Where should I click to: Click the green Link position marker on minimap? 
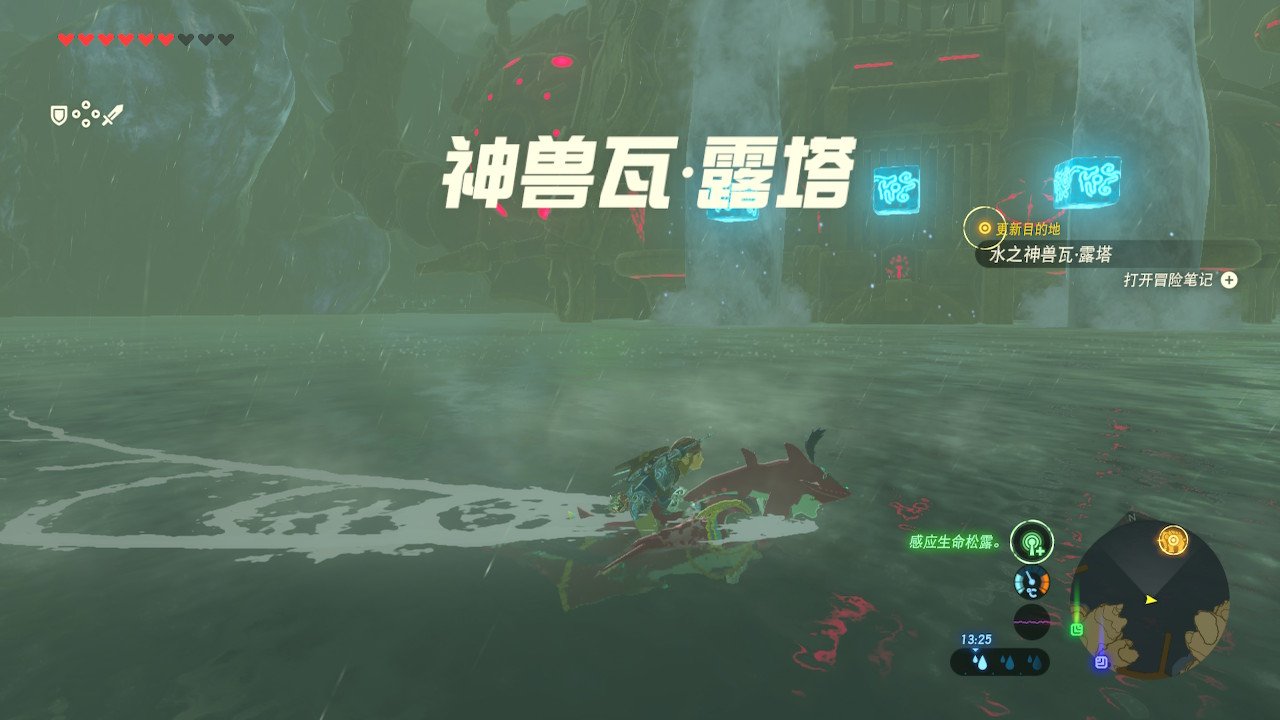pyautogui.click(x=1076, y=629)
